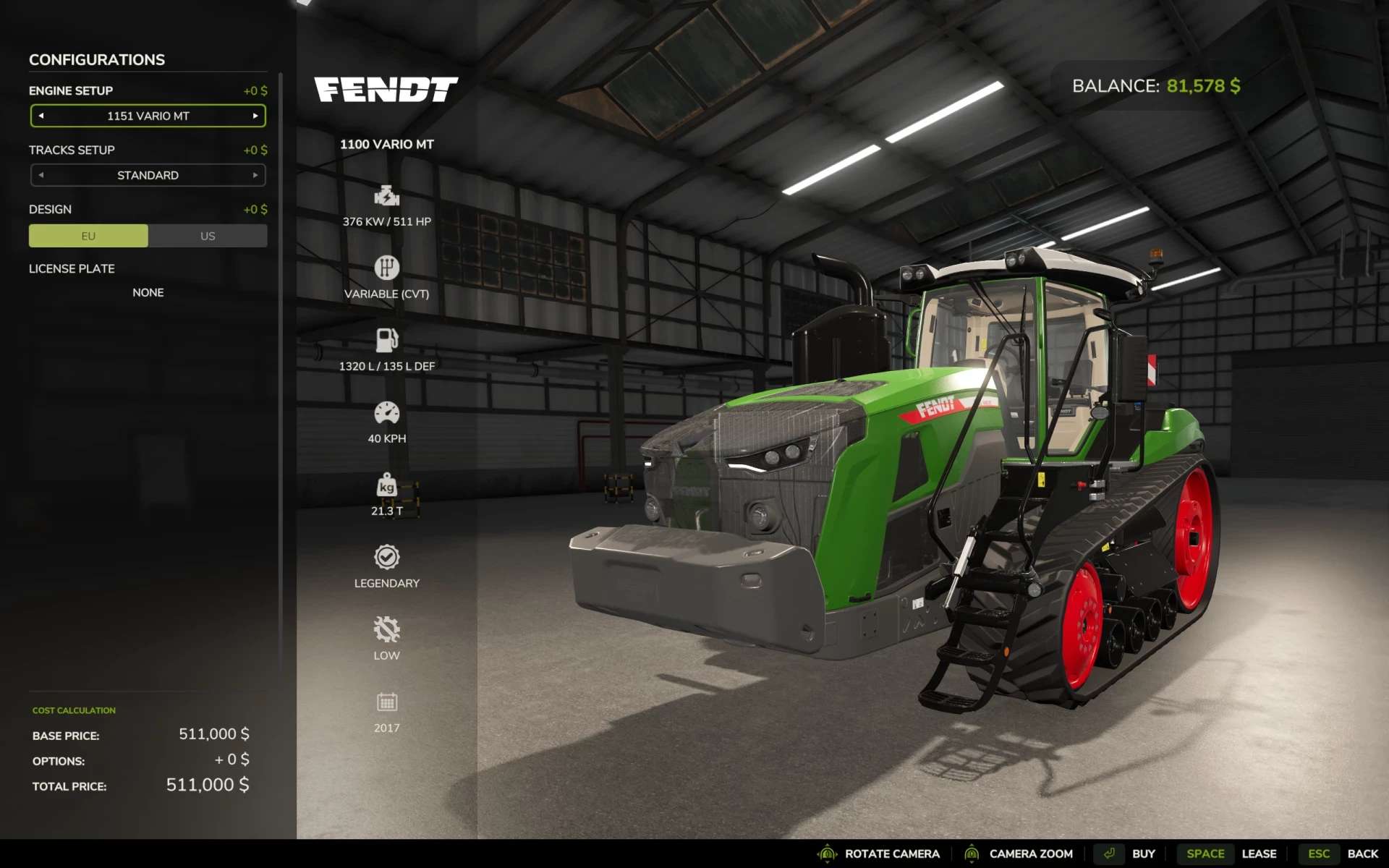This screenshot has width=1389, height=868.
Task: Browse previous tracks setup option
Action: pos(41,174)
